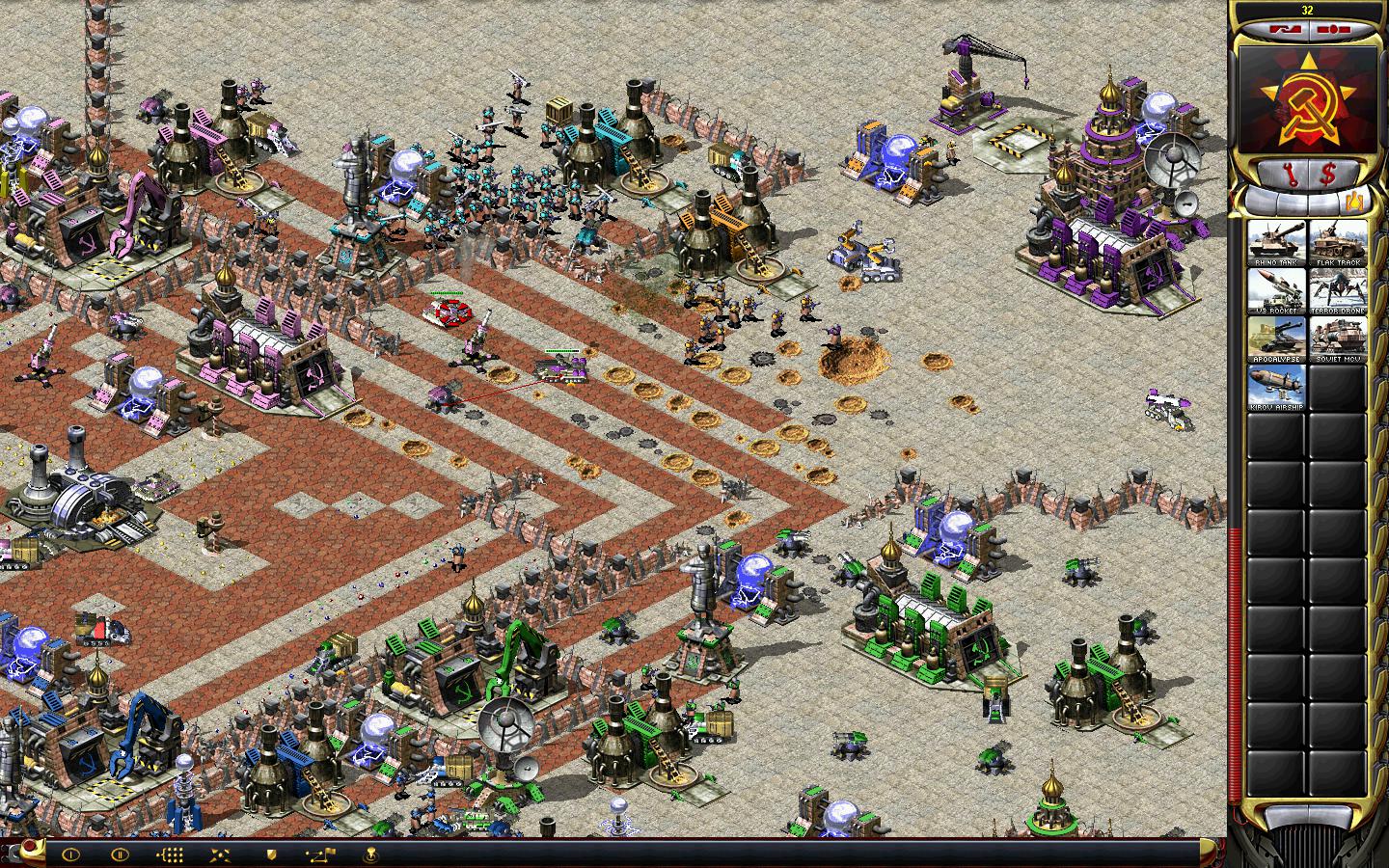Open the options menu at sidebar top
Screen dimensions: 1389x868
pos(1333,30)
